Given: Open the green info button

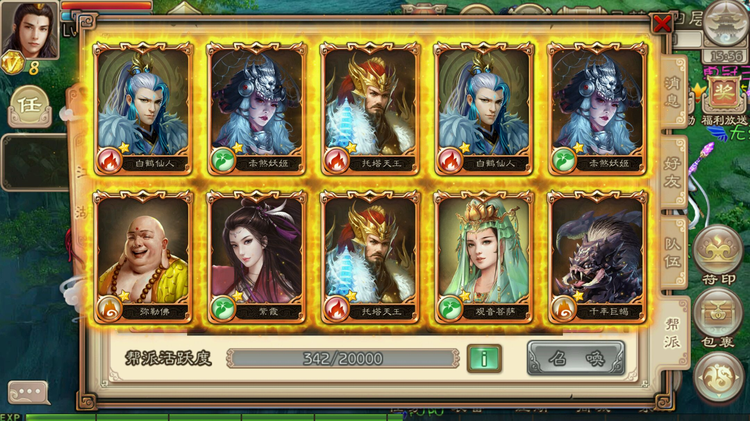Looking at the screenshot, I should click(484, 358).
